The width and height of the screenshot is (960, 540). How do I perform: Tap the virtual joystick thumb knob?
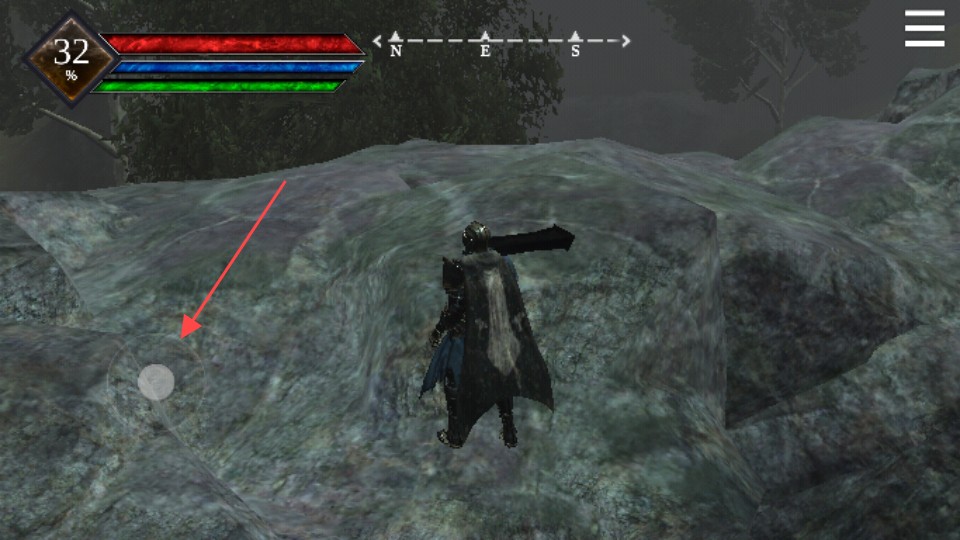(x=156, y=382)
